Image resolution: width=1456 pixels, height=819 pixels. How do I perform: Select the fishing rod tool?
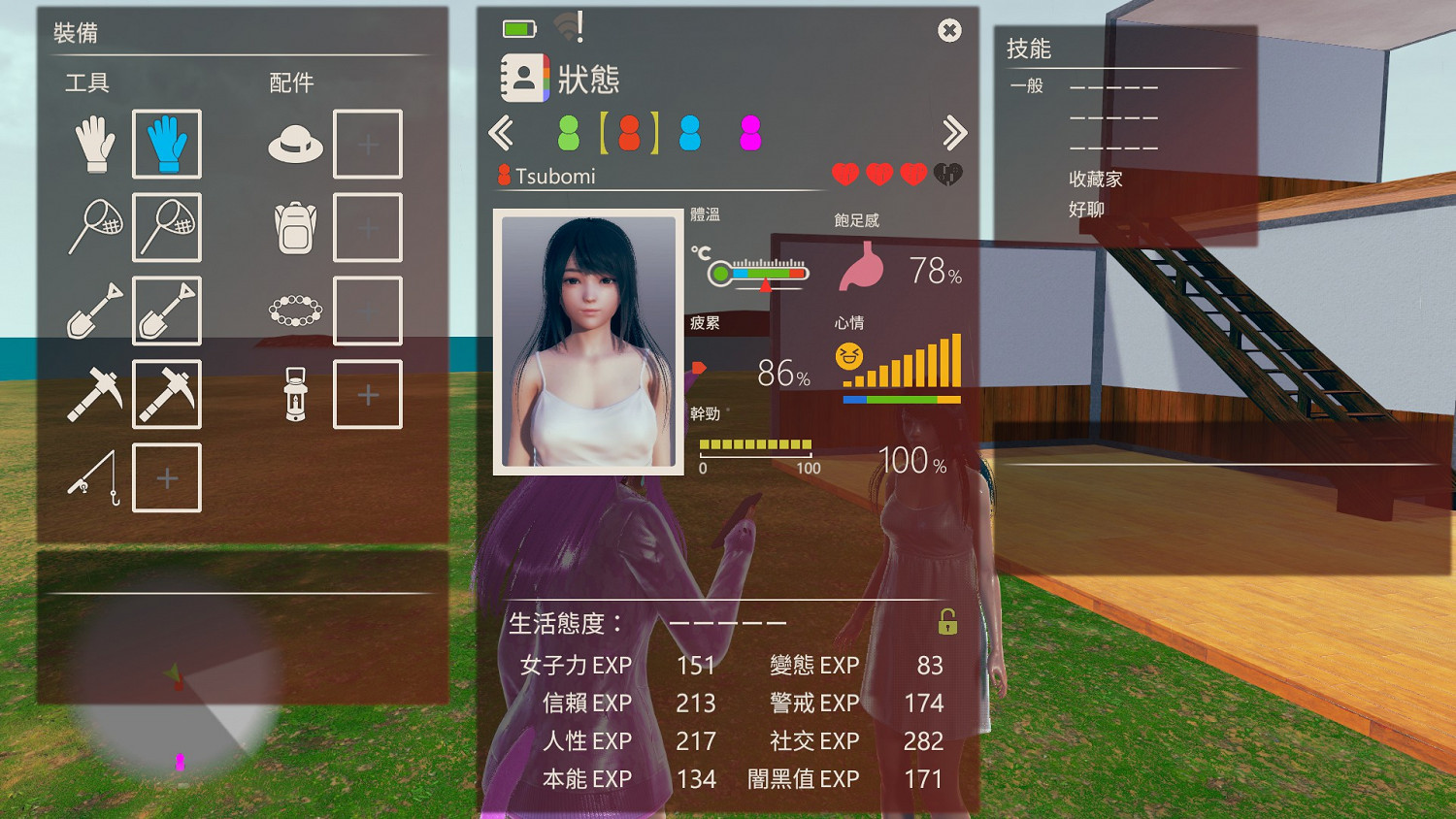(94, 477)
